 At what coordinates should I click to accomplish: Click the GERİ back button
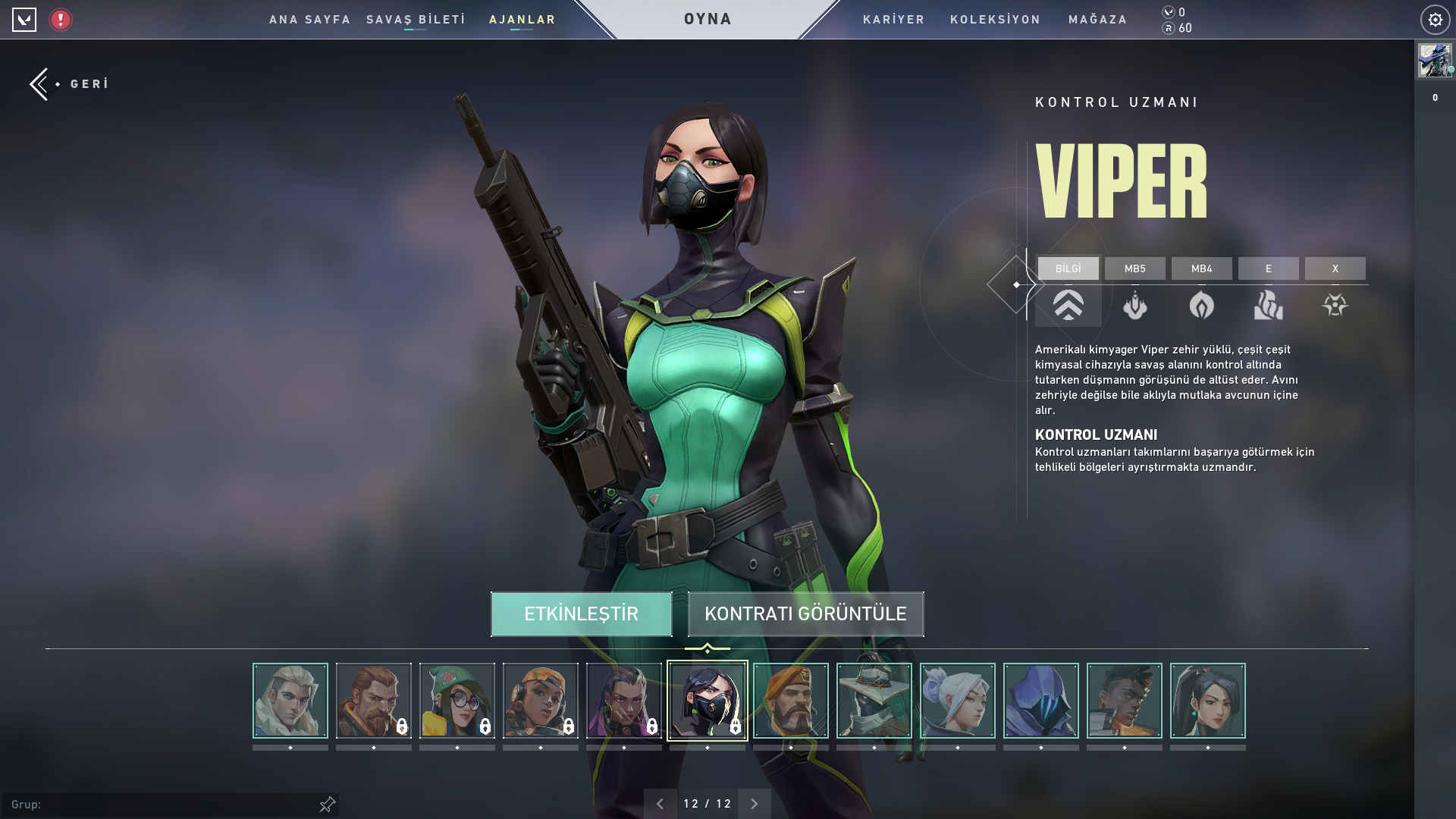(68, 83)
